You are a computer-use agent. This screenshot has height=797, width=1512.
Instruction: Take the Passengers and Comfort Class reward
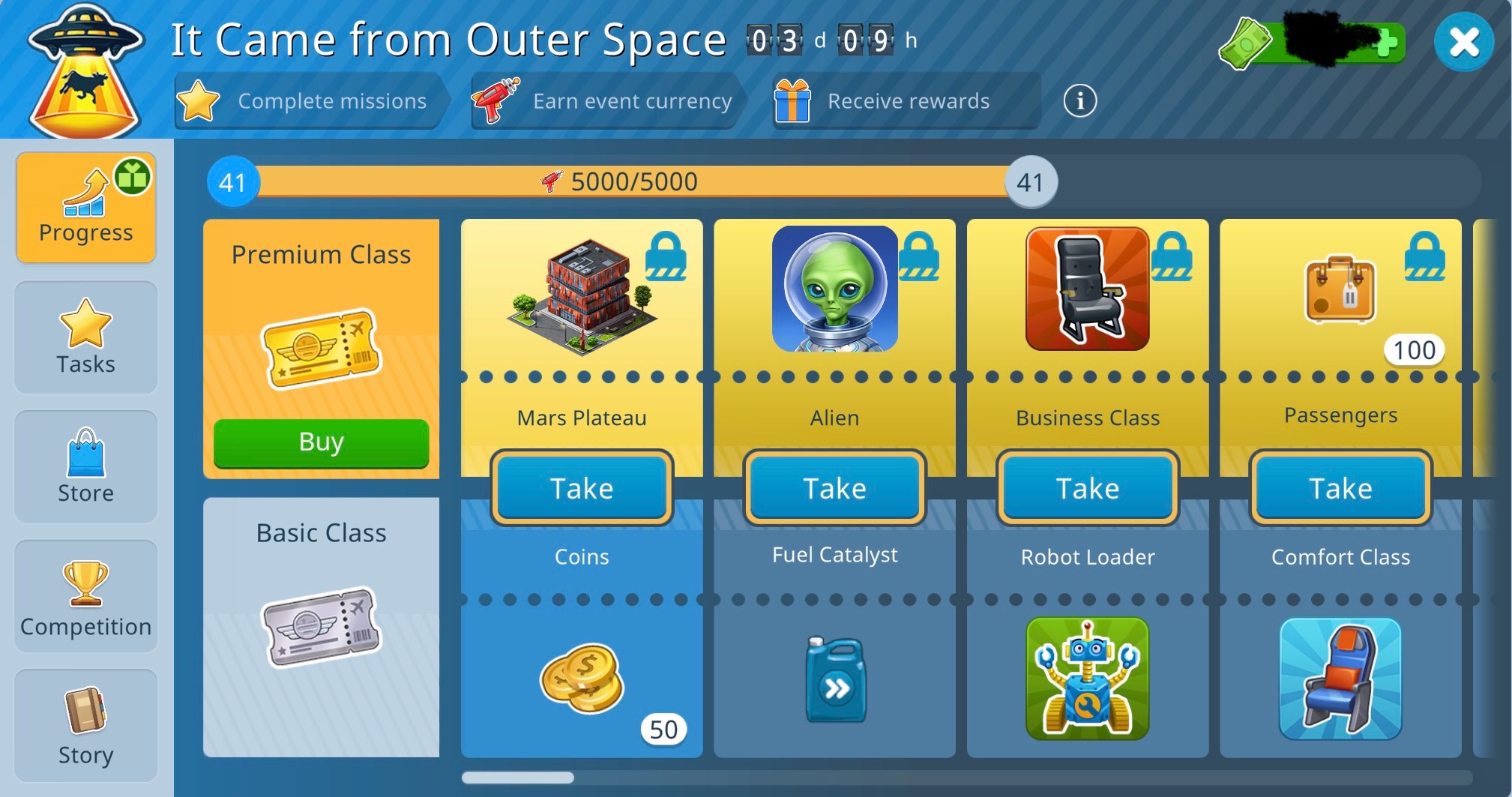[x=1340, y=488]
